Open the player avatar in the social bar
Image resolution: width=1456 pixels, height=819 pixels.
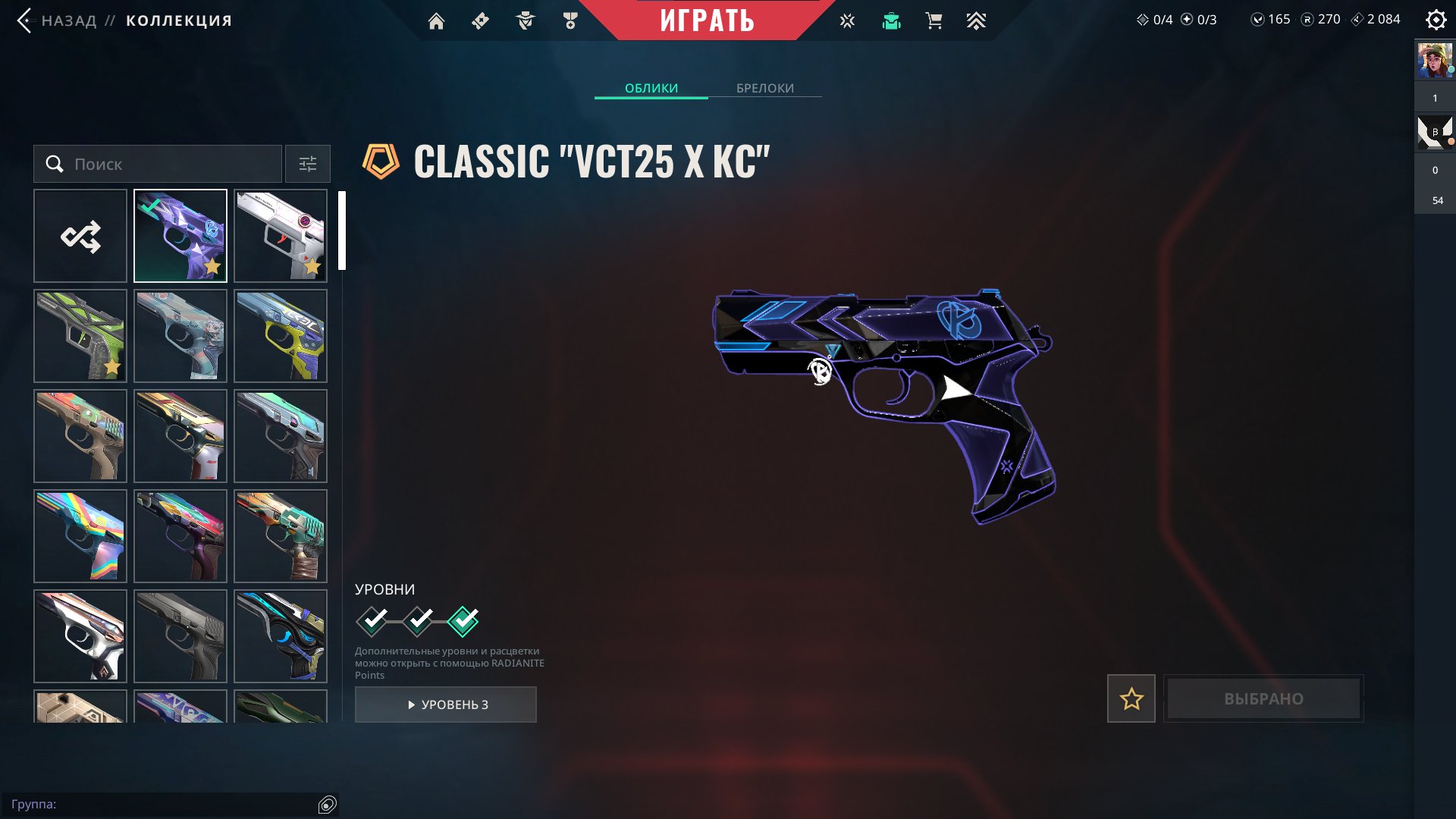1435,61
